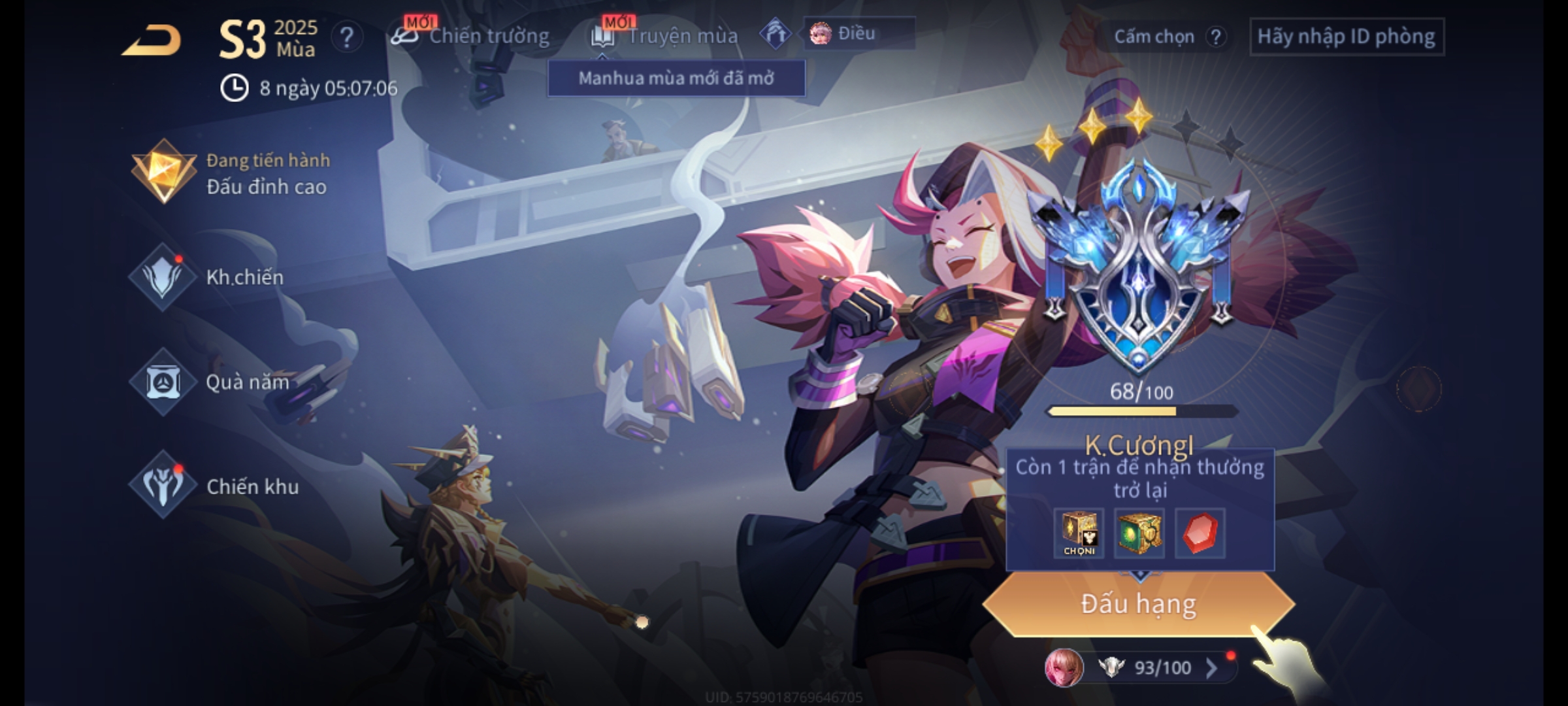
Task: Select the golden CHỌN reward chest
Action: (1079, 533)
